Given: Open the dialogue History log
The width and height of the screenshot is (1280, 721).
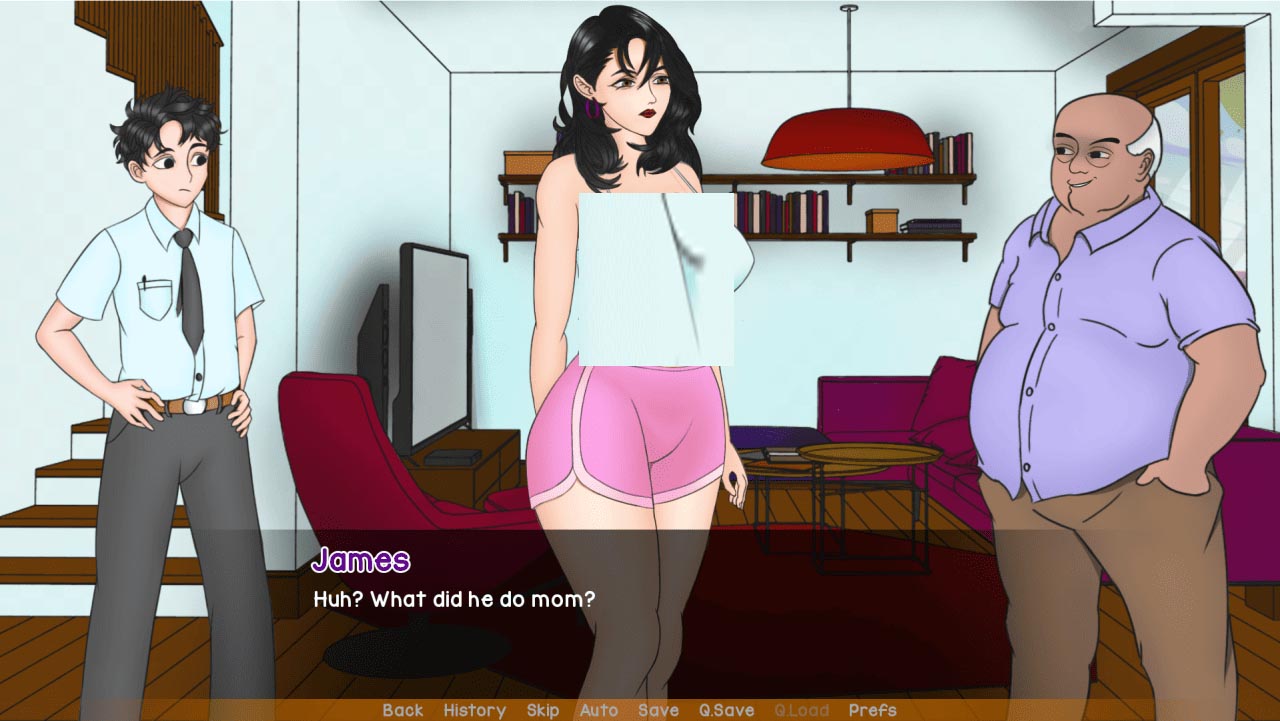Looking at the screenshot, I should tap(474, 710).
